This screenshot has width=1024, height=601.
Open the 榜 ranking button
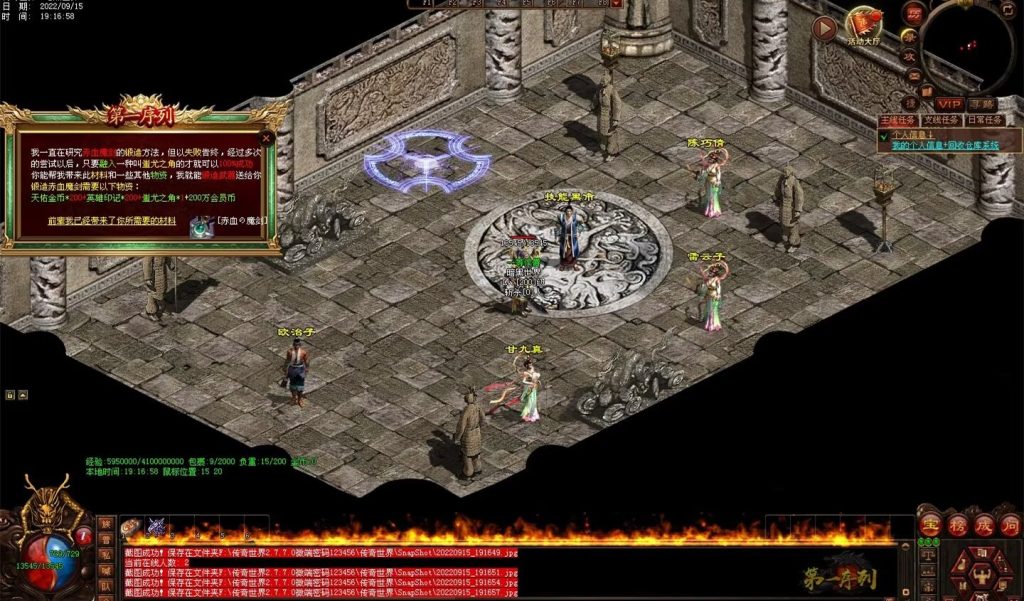(957, 524)
